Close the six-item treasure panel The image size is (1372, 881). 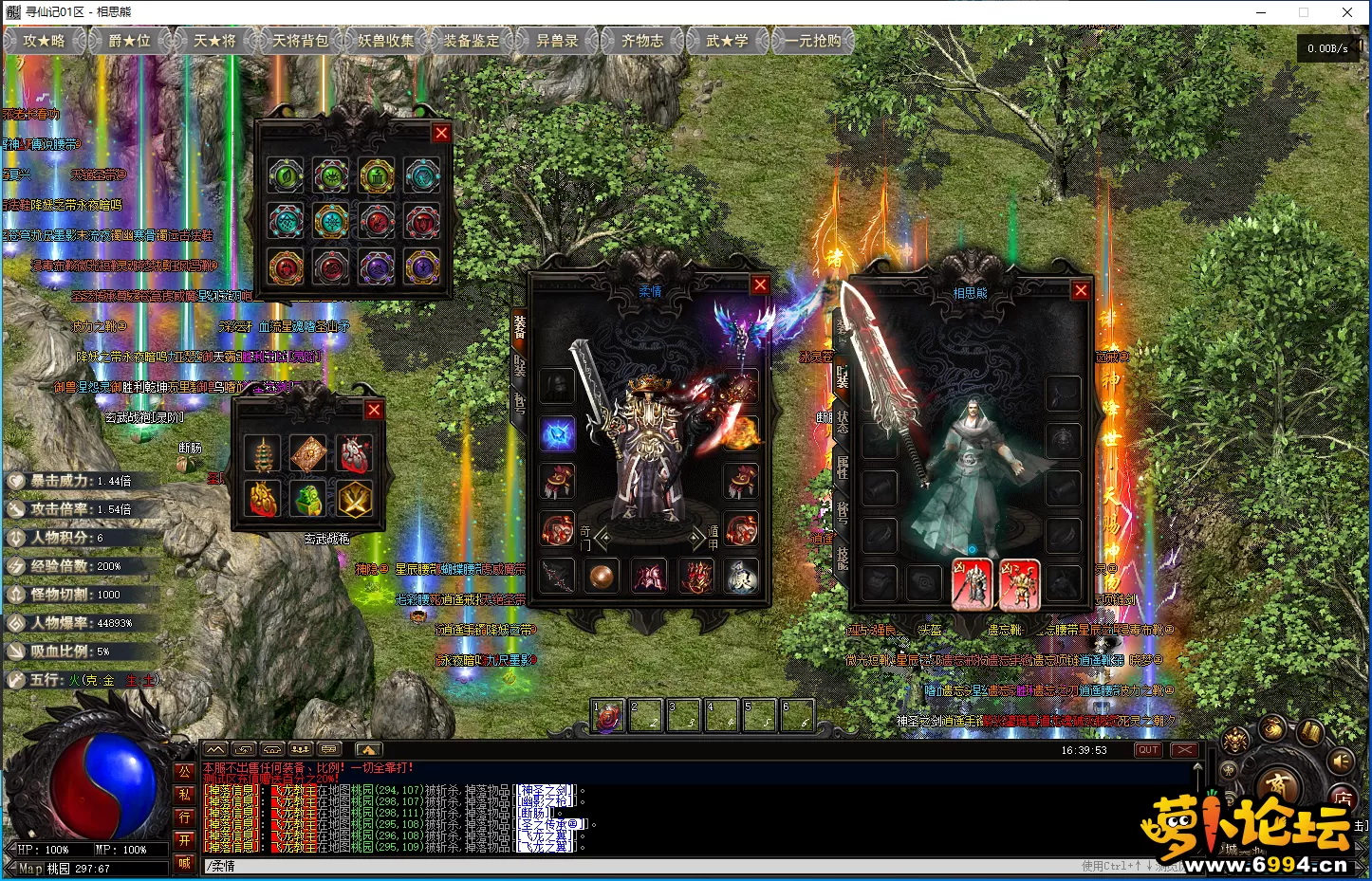point(374,410)
